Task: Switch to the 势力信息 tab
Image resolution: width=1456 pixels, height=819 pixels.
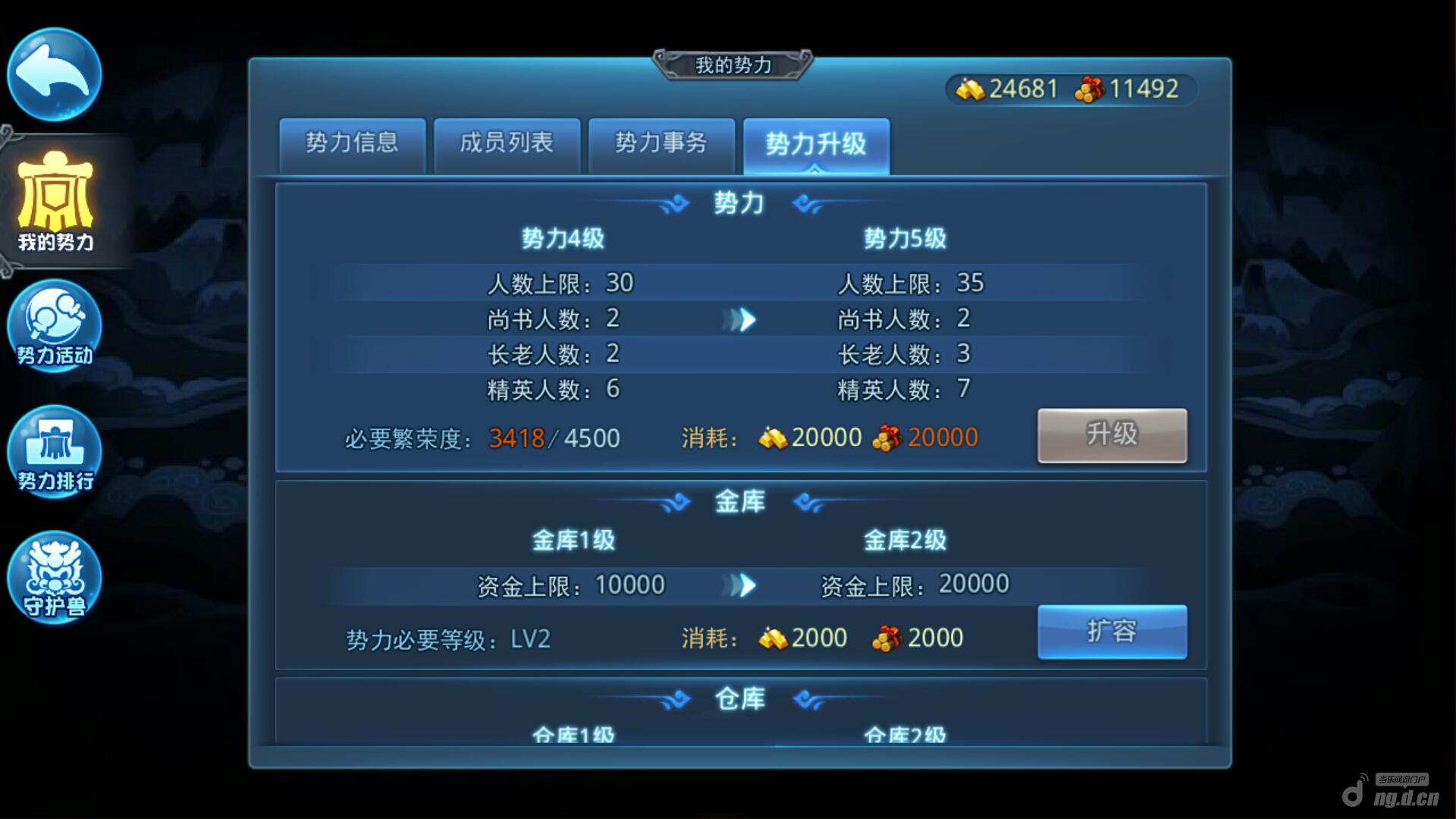Action: pos(352,144)
